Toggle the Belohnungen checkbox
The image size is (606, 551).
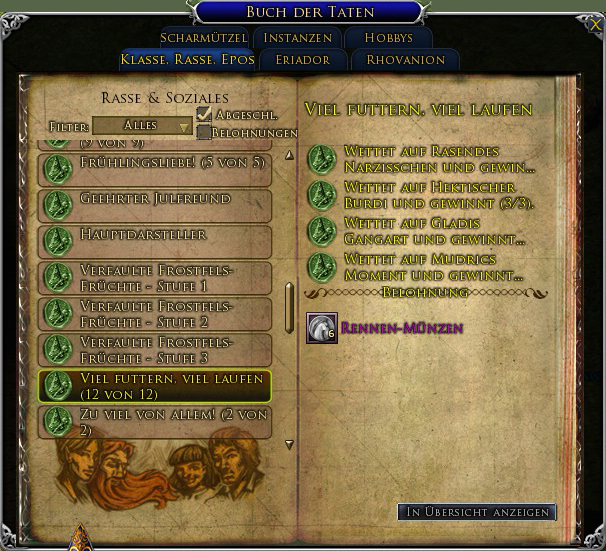[204, 132]
